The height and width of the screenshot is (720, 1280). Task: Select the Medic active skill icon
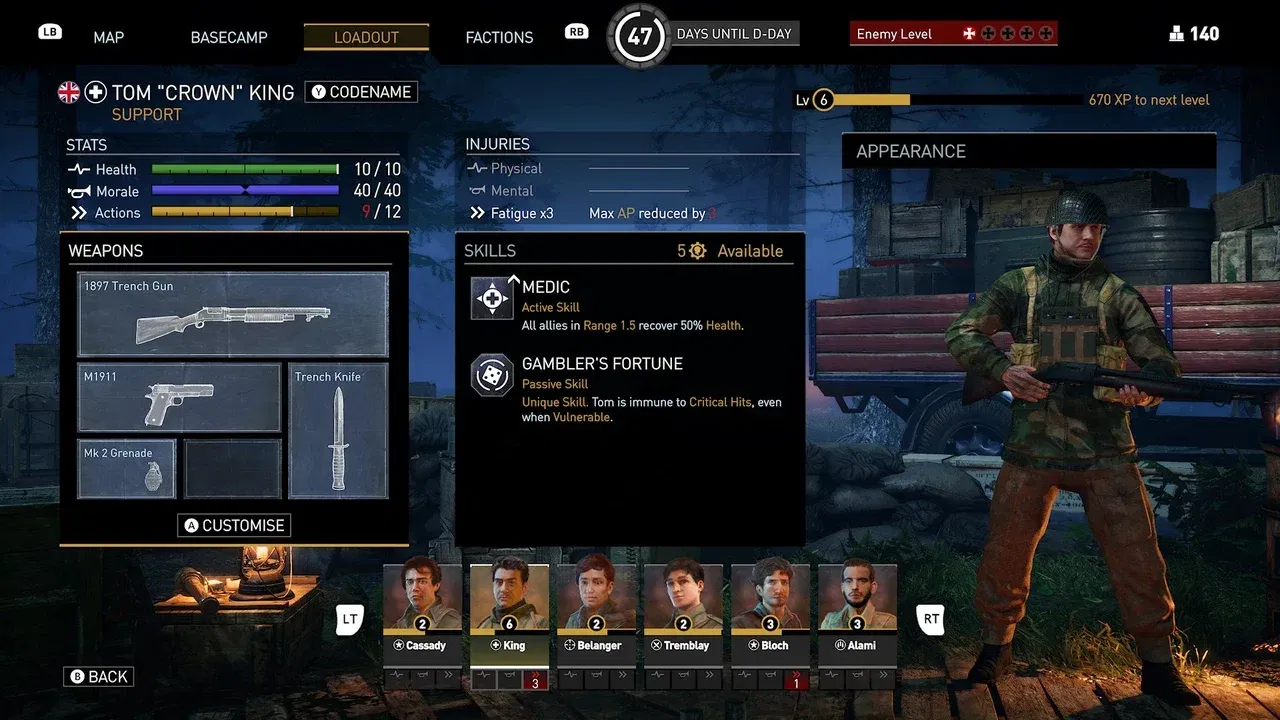point(491,297)
